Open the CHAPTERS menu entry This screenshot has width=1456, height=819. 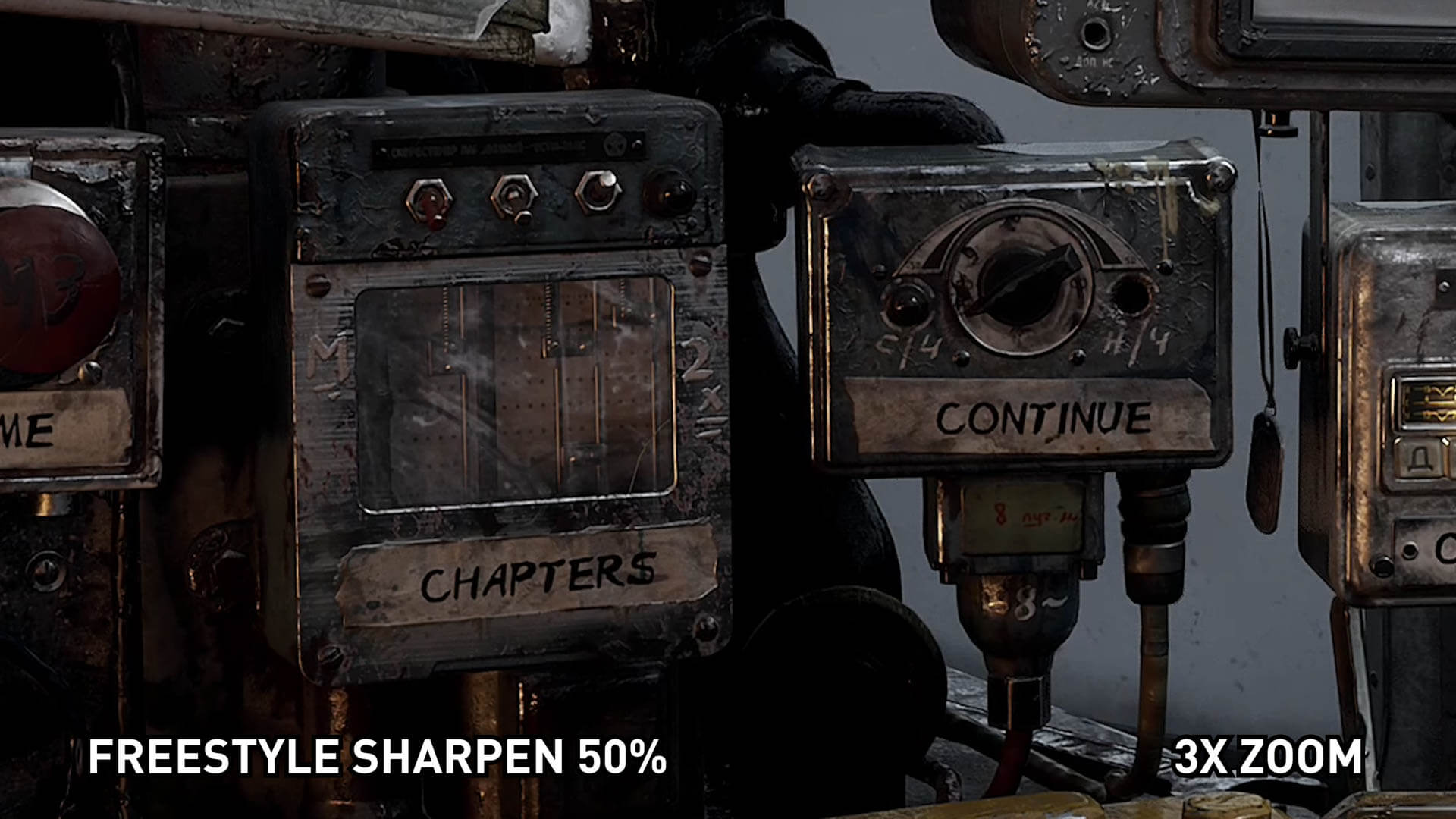coord(537,578)
